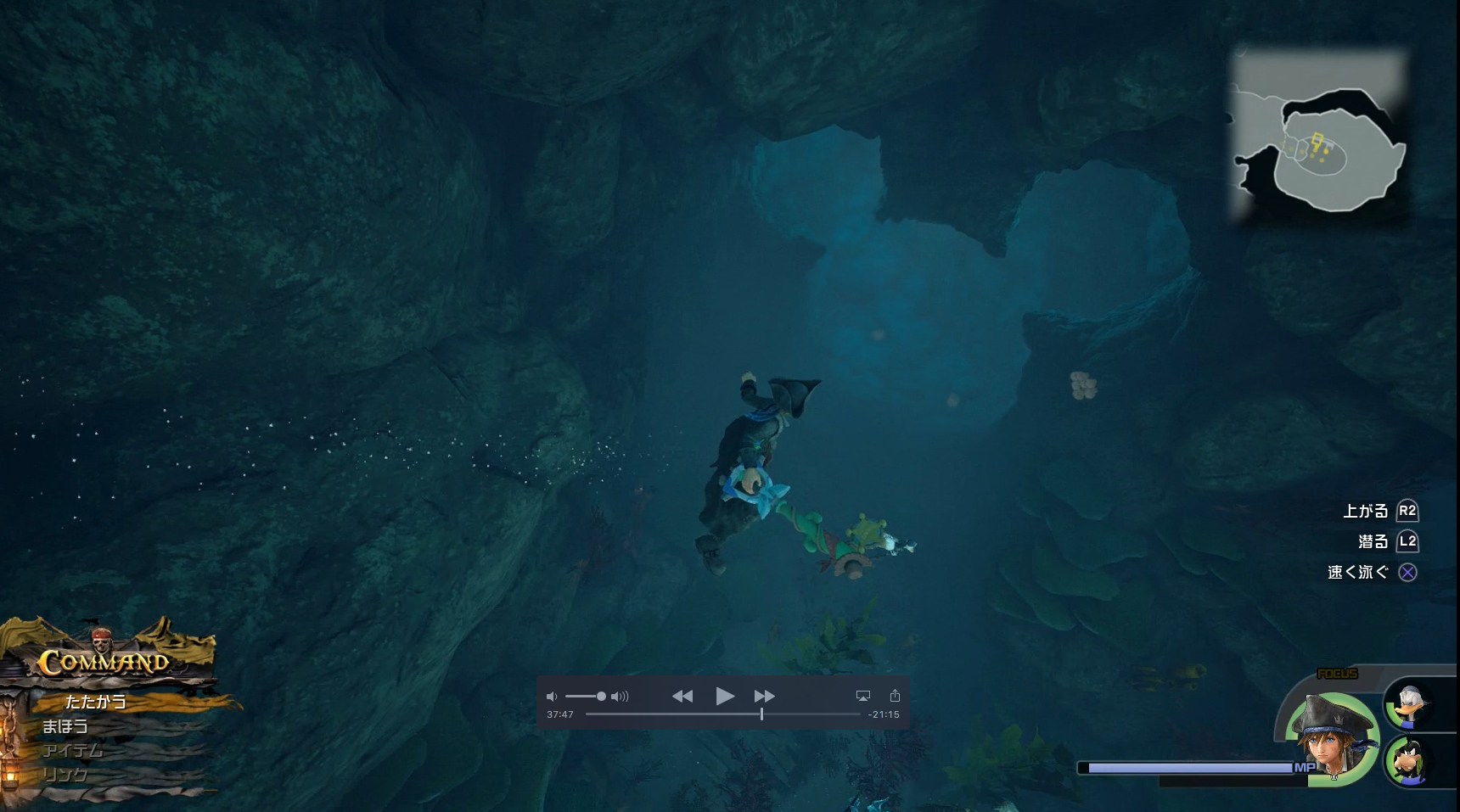Toggle AirPlay streaming output
The width and height of the screenshot is (1460, 812).
tap(863, 695)
